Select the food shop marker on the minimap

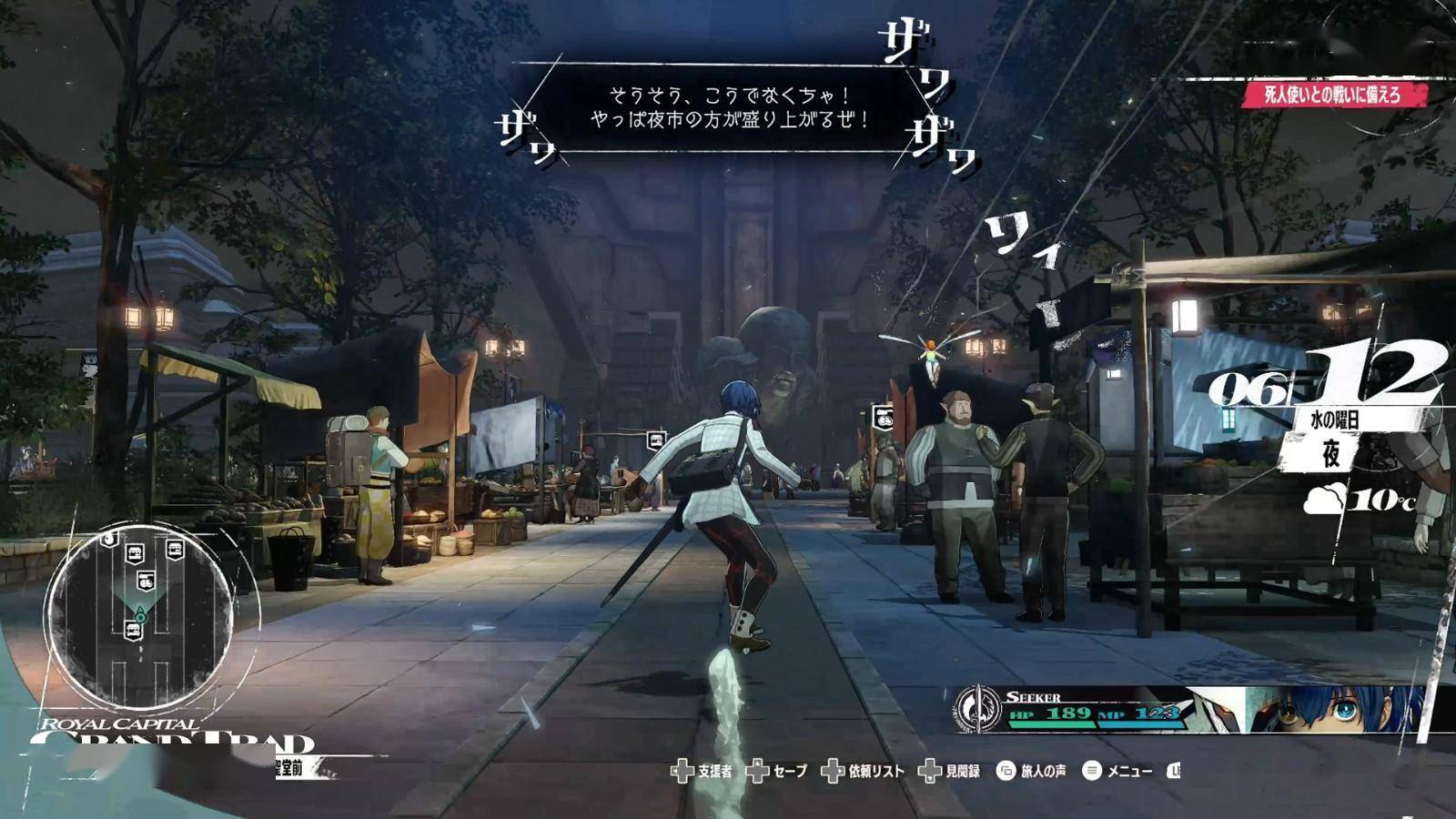(146, 581)
